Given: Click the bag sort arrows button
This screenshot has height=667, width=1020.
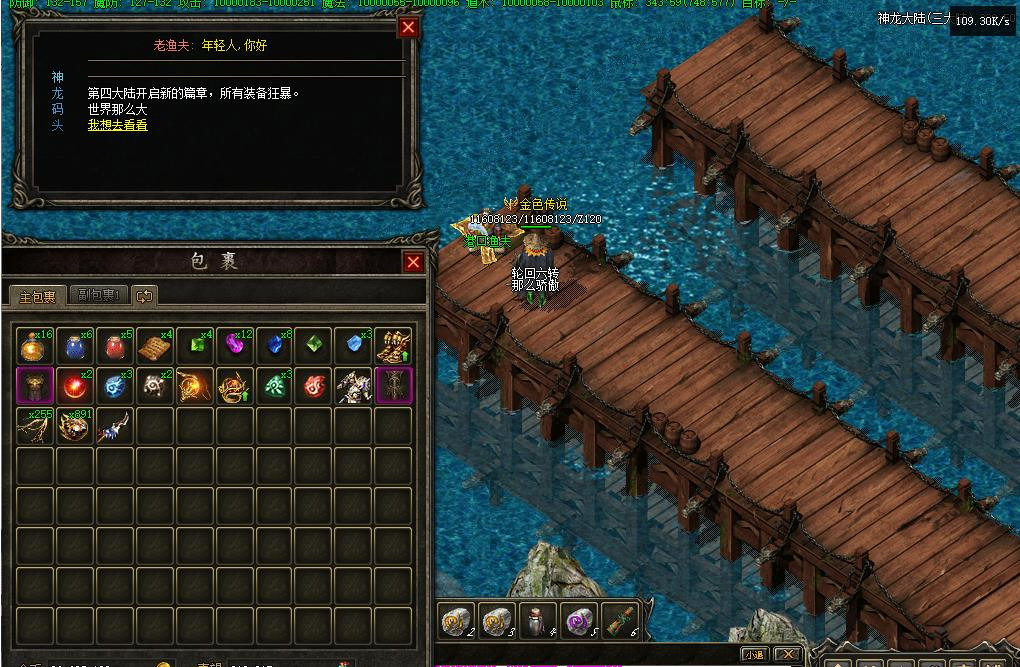Looking at the screenshot, I should coord(145,296).
